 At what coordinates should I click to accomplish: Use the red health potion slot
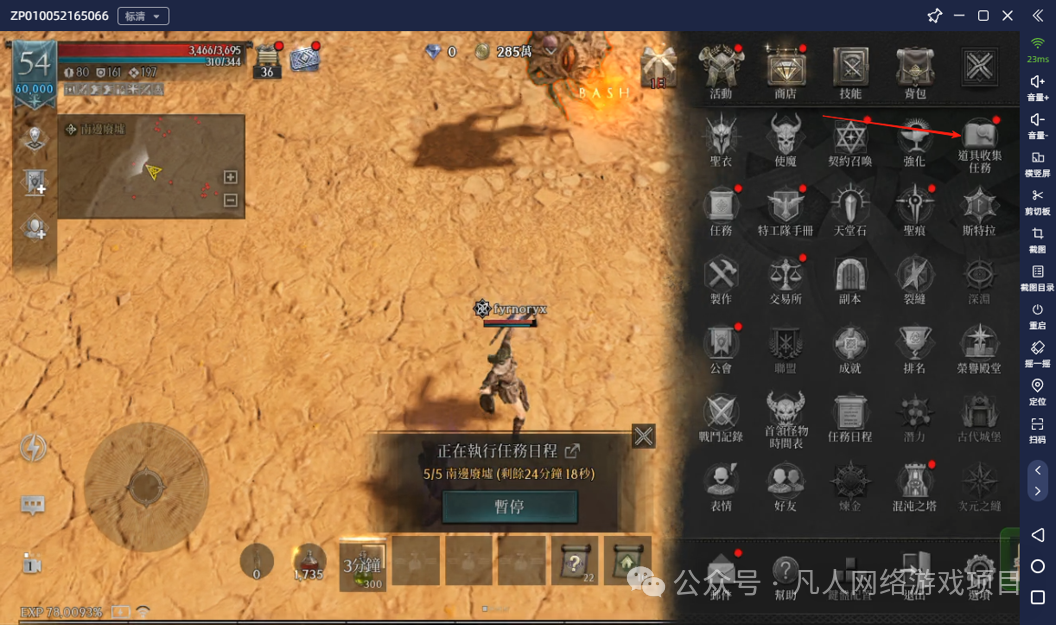click(x=308, y=561)
